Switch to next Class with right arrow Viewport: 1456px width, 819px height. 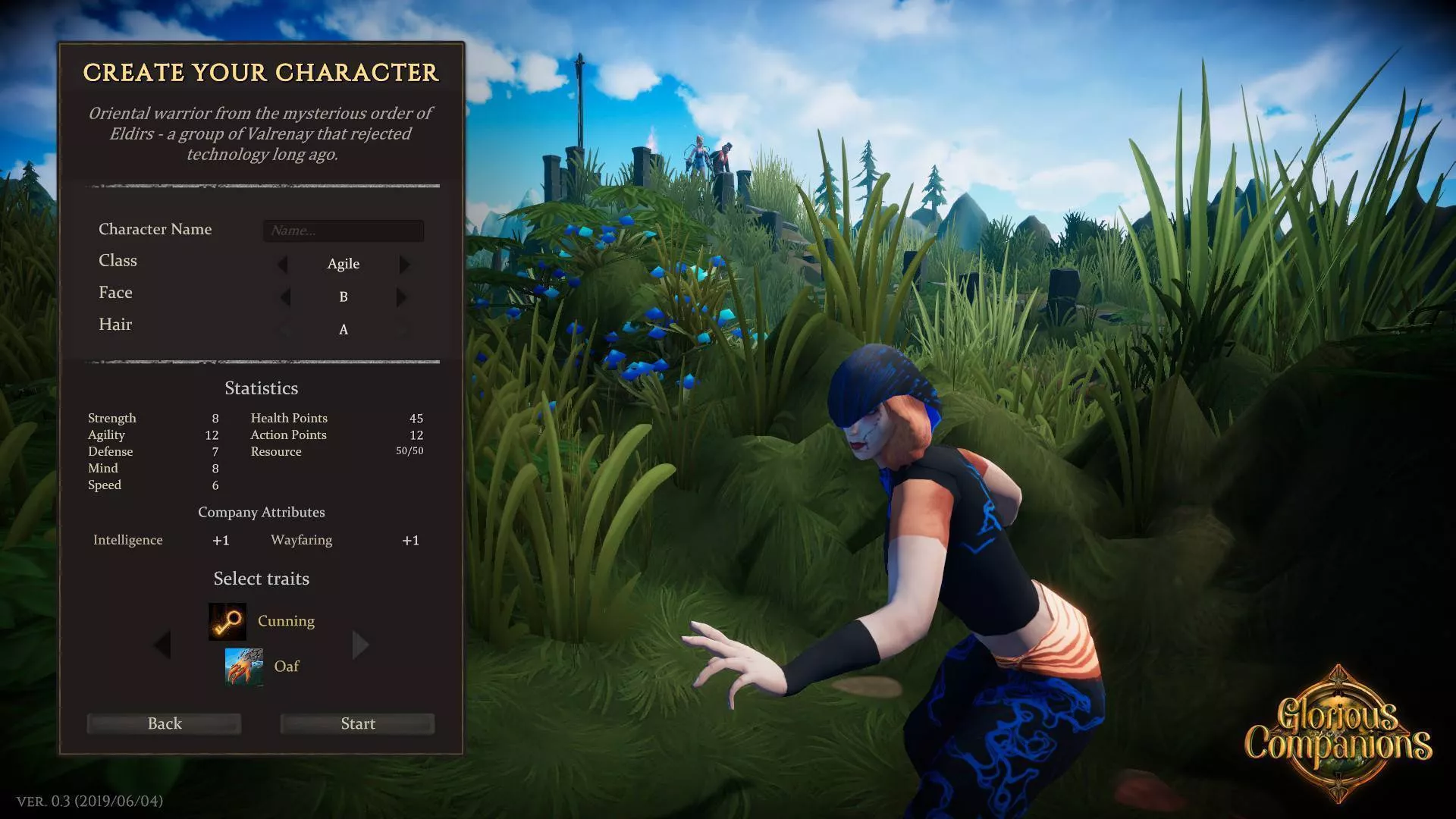[404, 265]
